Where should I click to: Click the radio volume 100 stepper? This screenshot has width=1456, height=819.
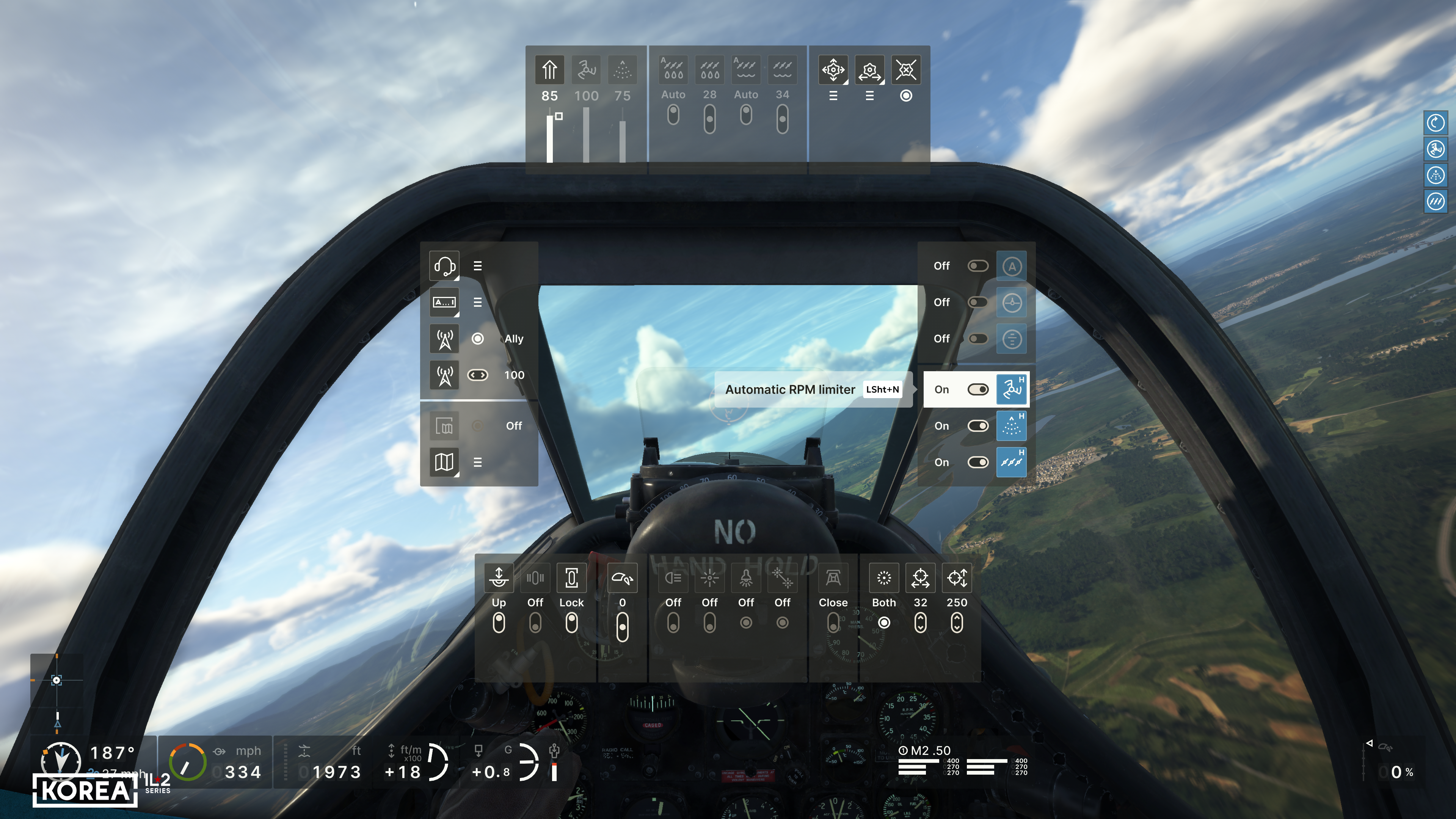478,375
